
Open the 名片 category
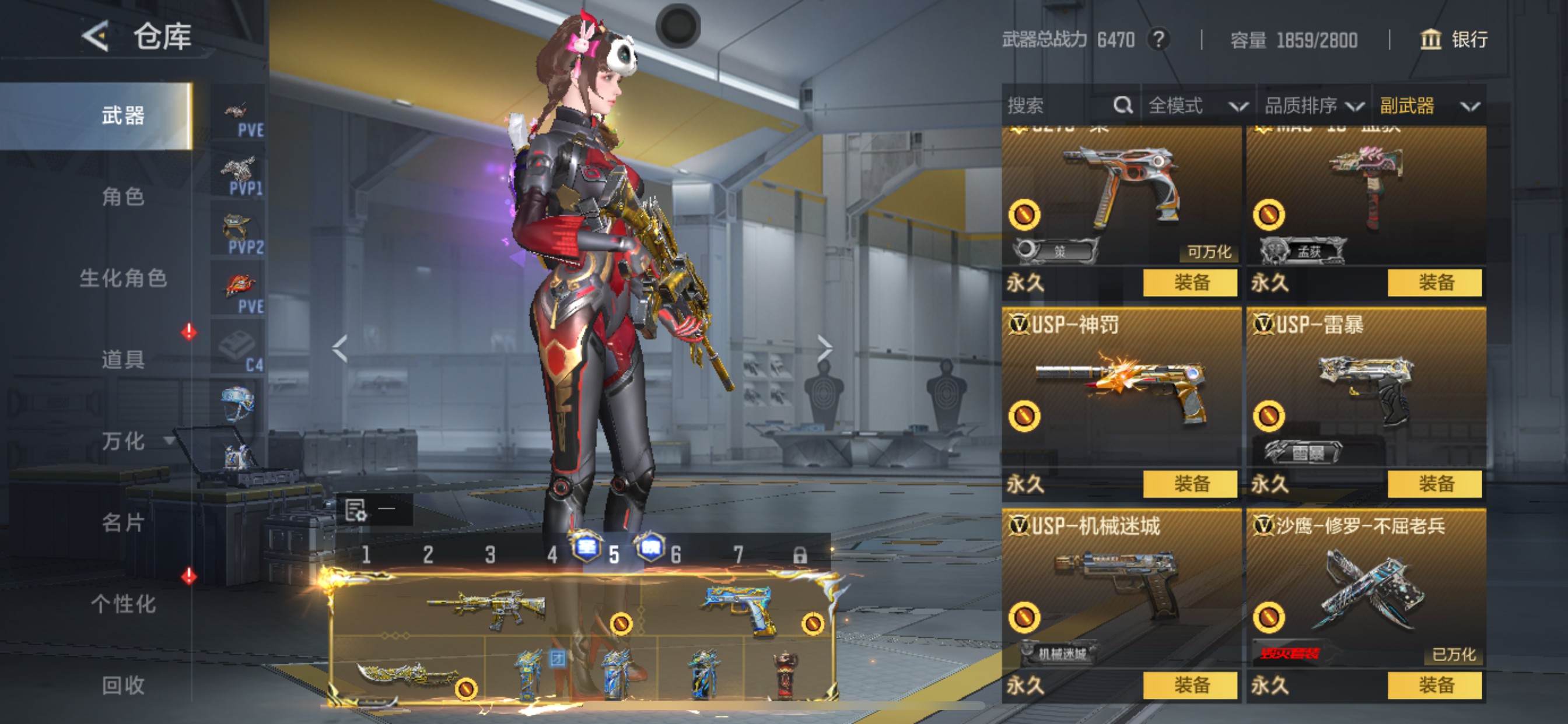tap(123, 523)
